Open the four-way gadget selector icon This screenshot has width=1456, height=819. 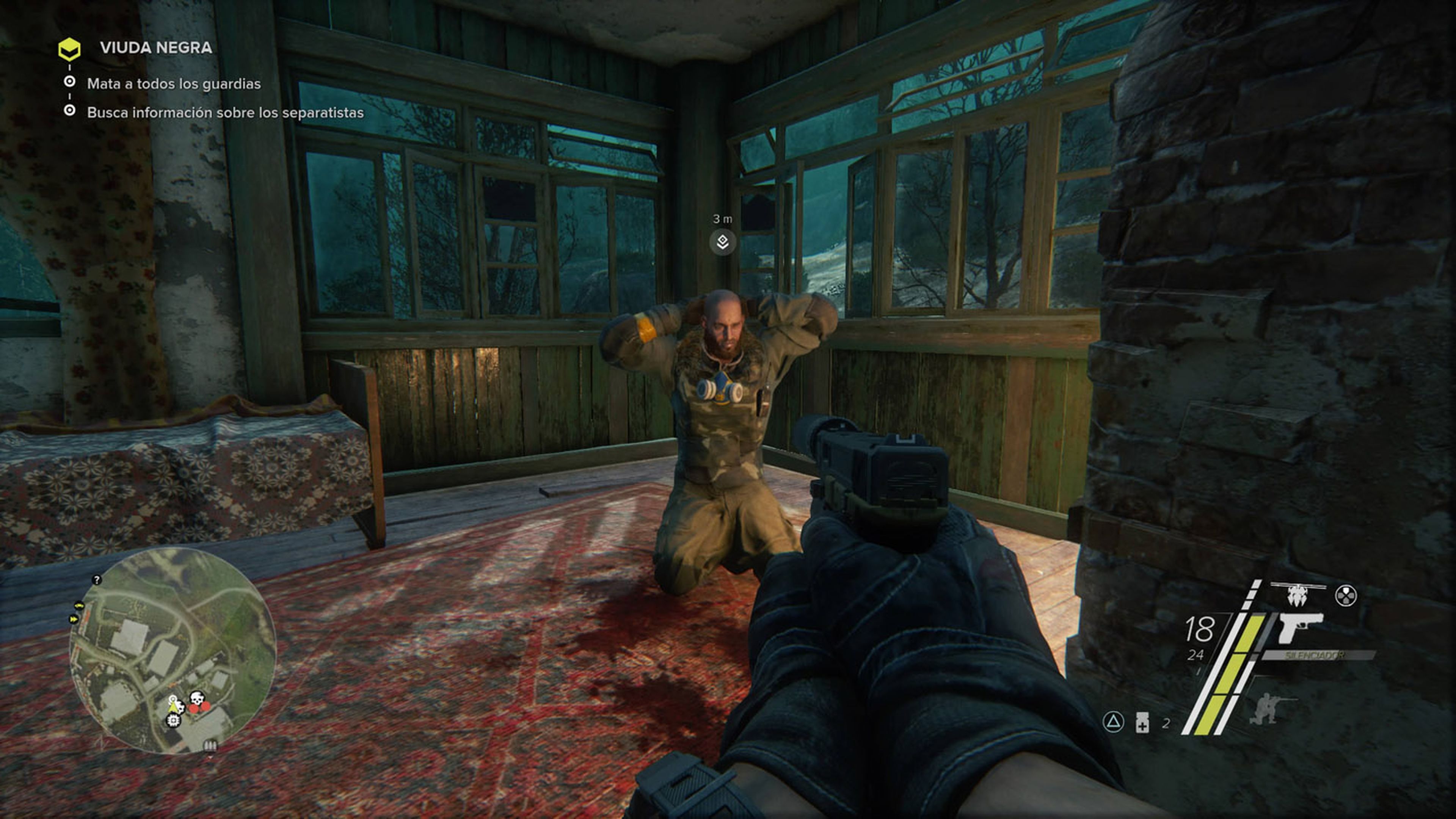tap(1345, 595)
